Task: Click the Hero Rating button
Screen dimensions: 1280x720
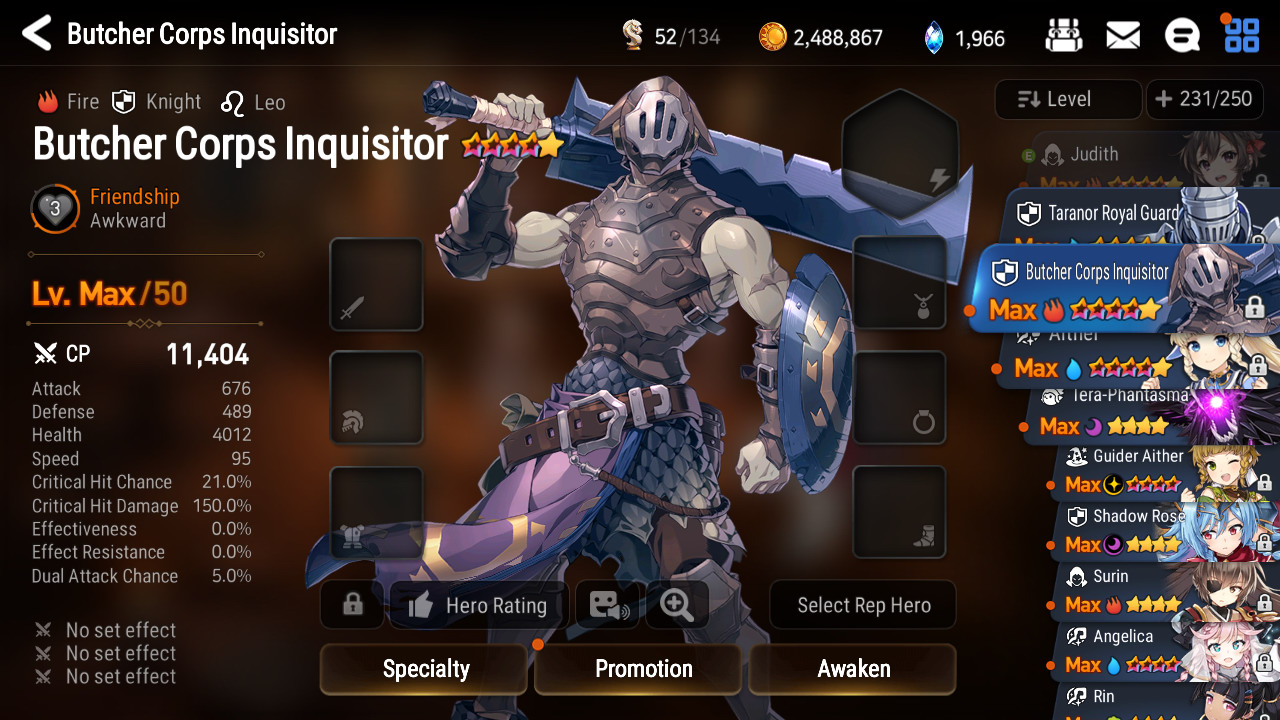Action: [x=479, y=605]
